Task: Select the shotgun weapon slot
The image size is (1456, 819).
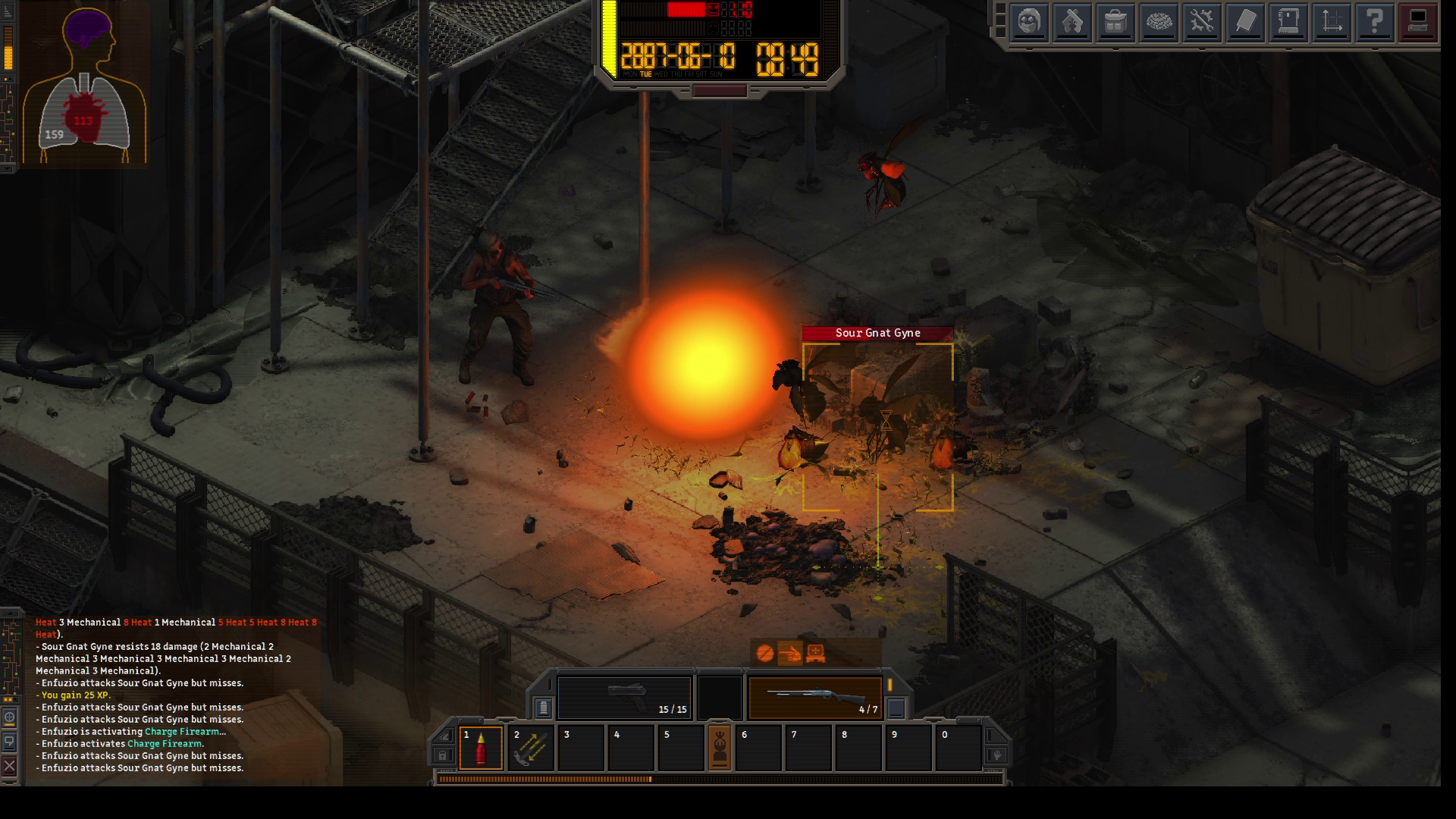Action: [x=815, y=697]
